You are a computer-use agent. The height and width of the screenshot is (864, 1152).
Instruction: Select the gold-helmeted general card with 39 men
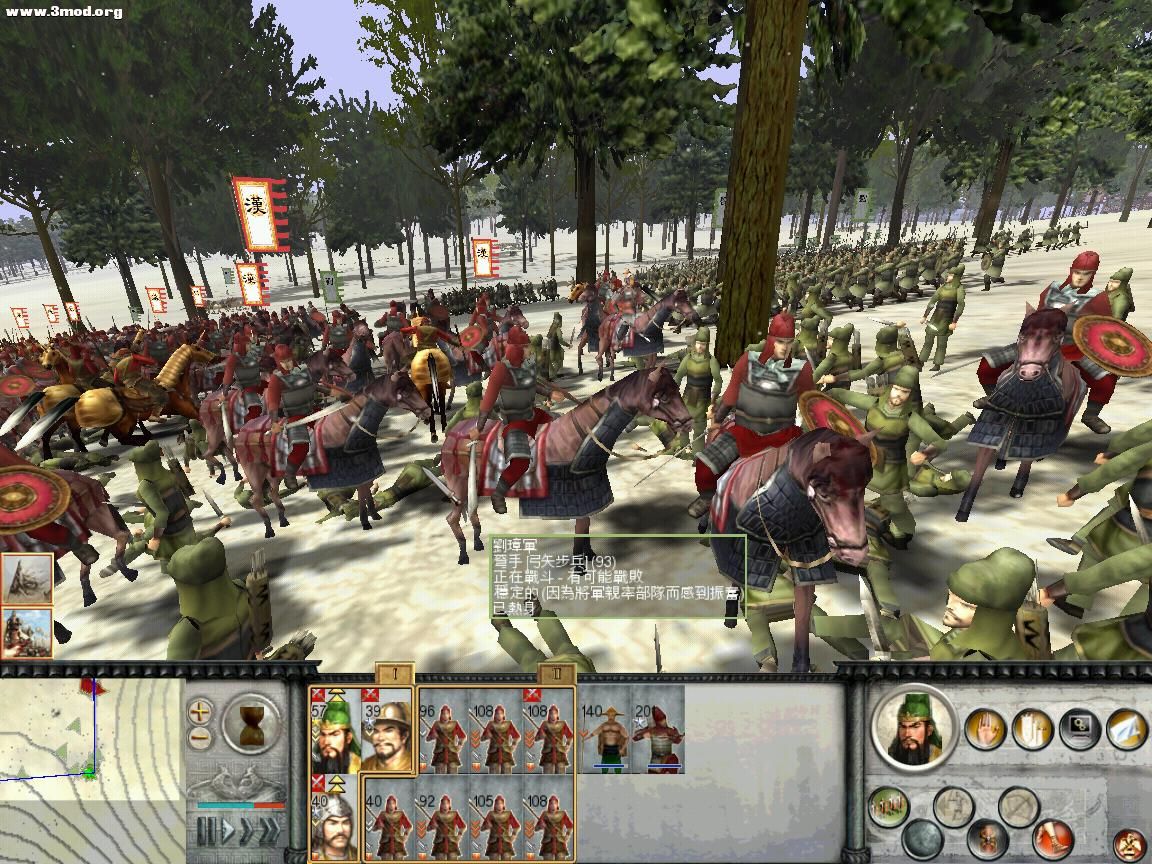click(388, 731)
